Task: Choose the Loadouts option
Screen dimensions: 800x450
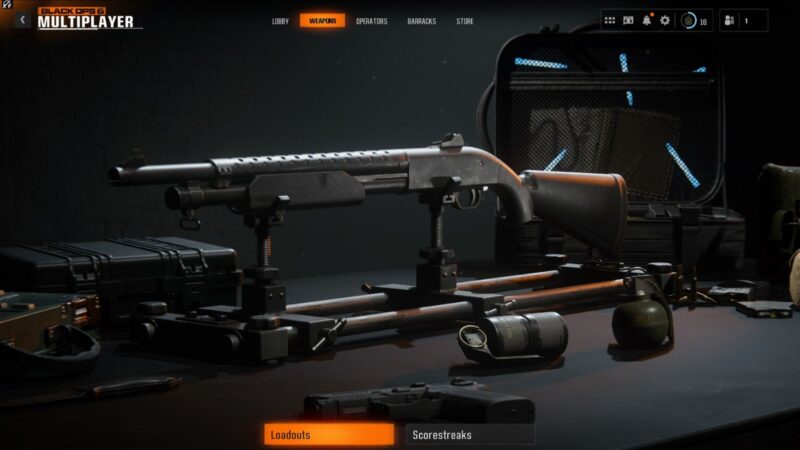Action: tap(329, 434)
